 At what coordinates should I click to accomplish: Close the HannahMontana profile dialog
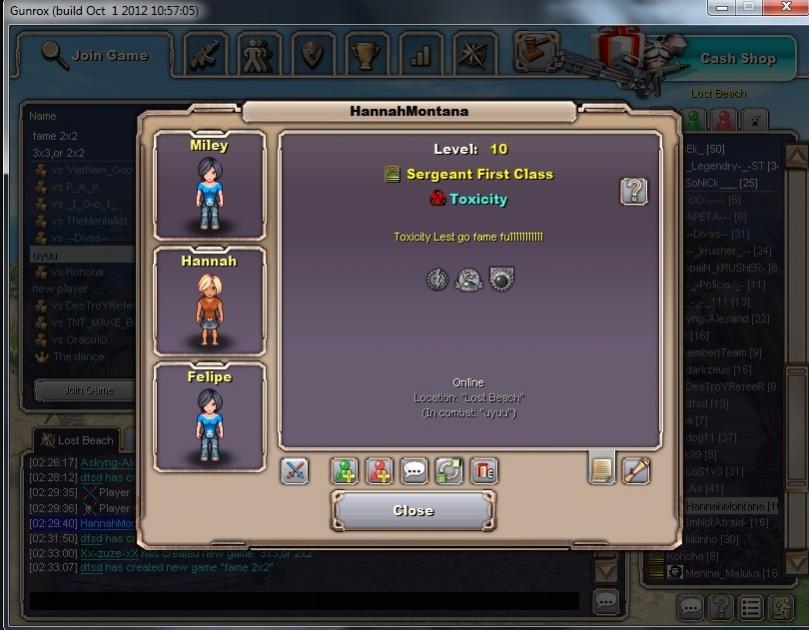tap(413, 510)
